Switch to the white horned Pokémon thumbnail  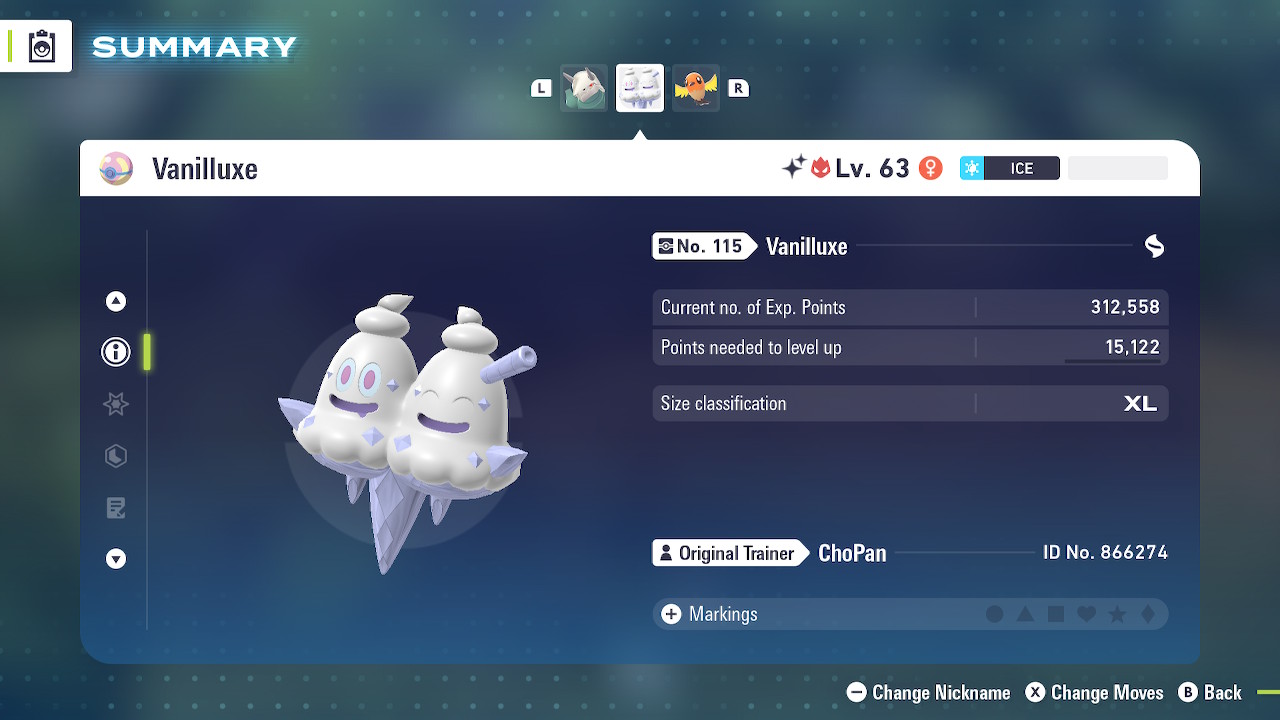[584, 88]
